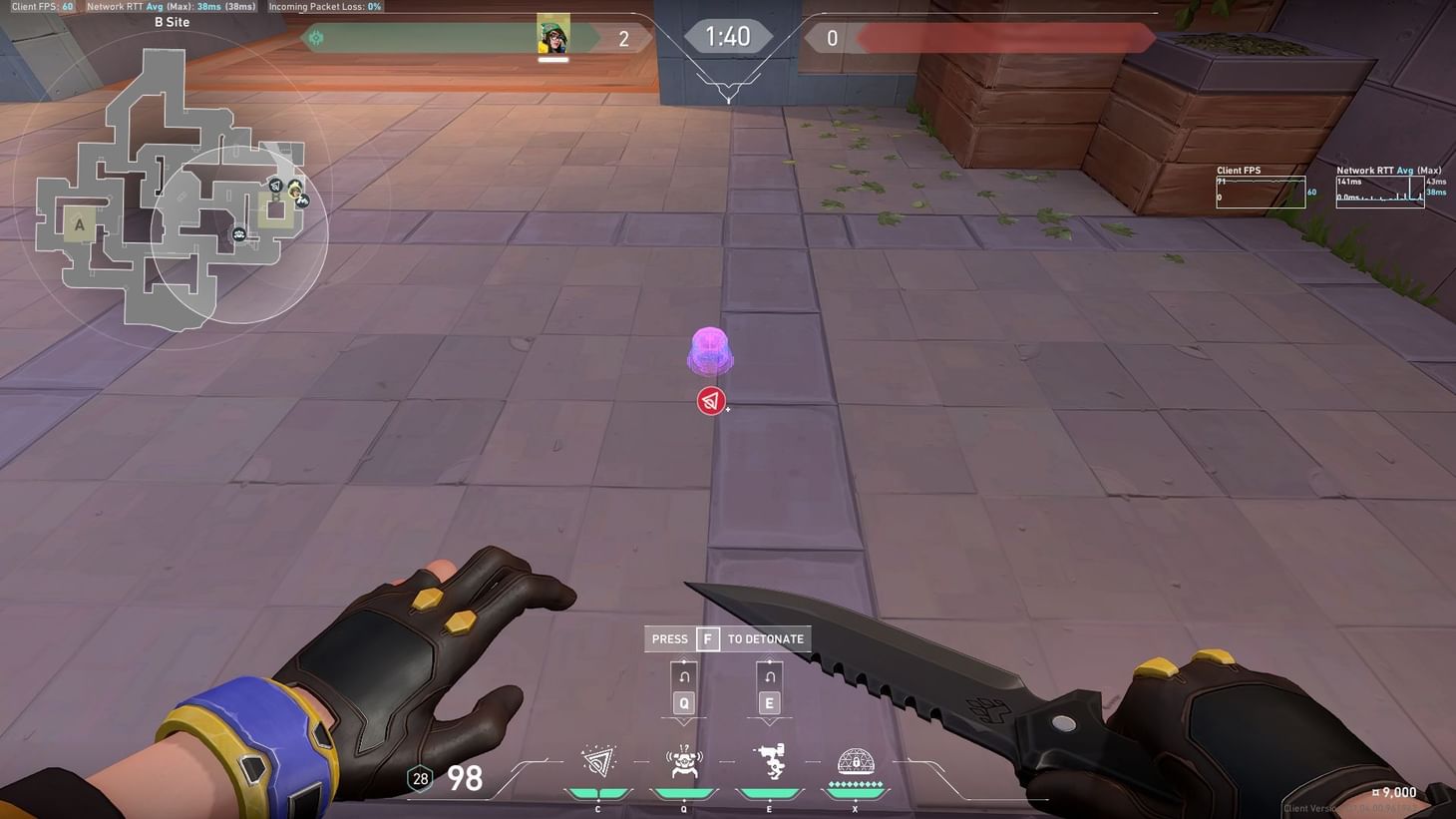
Task: Click the Wingman ability icon above Q
Action: 684,760
